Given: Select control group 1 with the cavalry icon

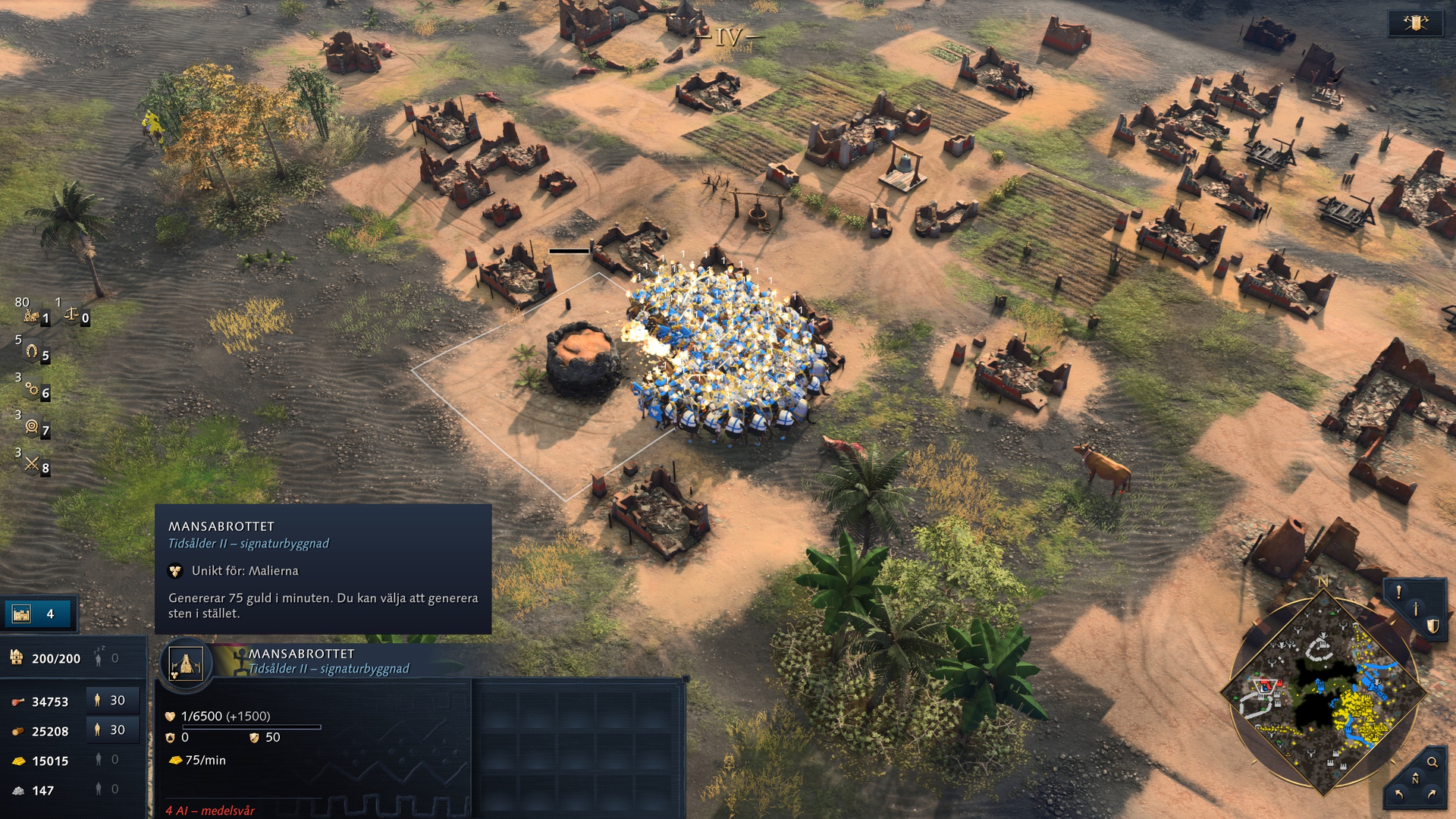Looking at the screenshot, I should coord(33,316).
